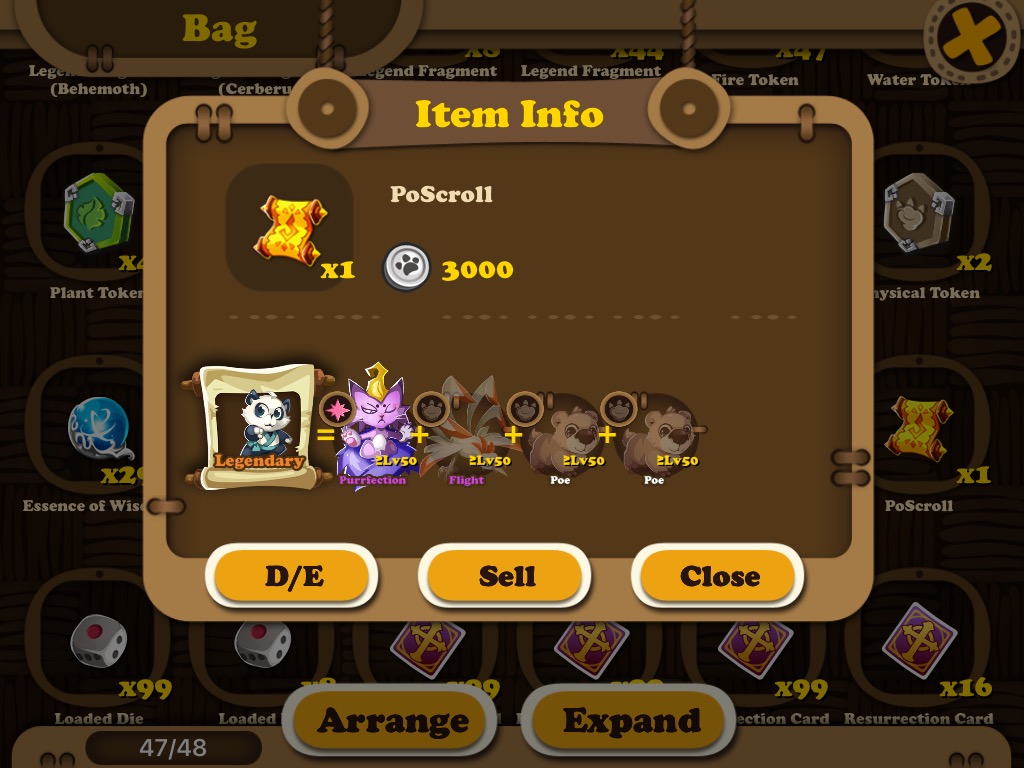Select the PoScroll slot in the bag
This screenshot has height=768, width=1024.
pyautogui.click(x=918, y=430)
